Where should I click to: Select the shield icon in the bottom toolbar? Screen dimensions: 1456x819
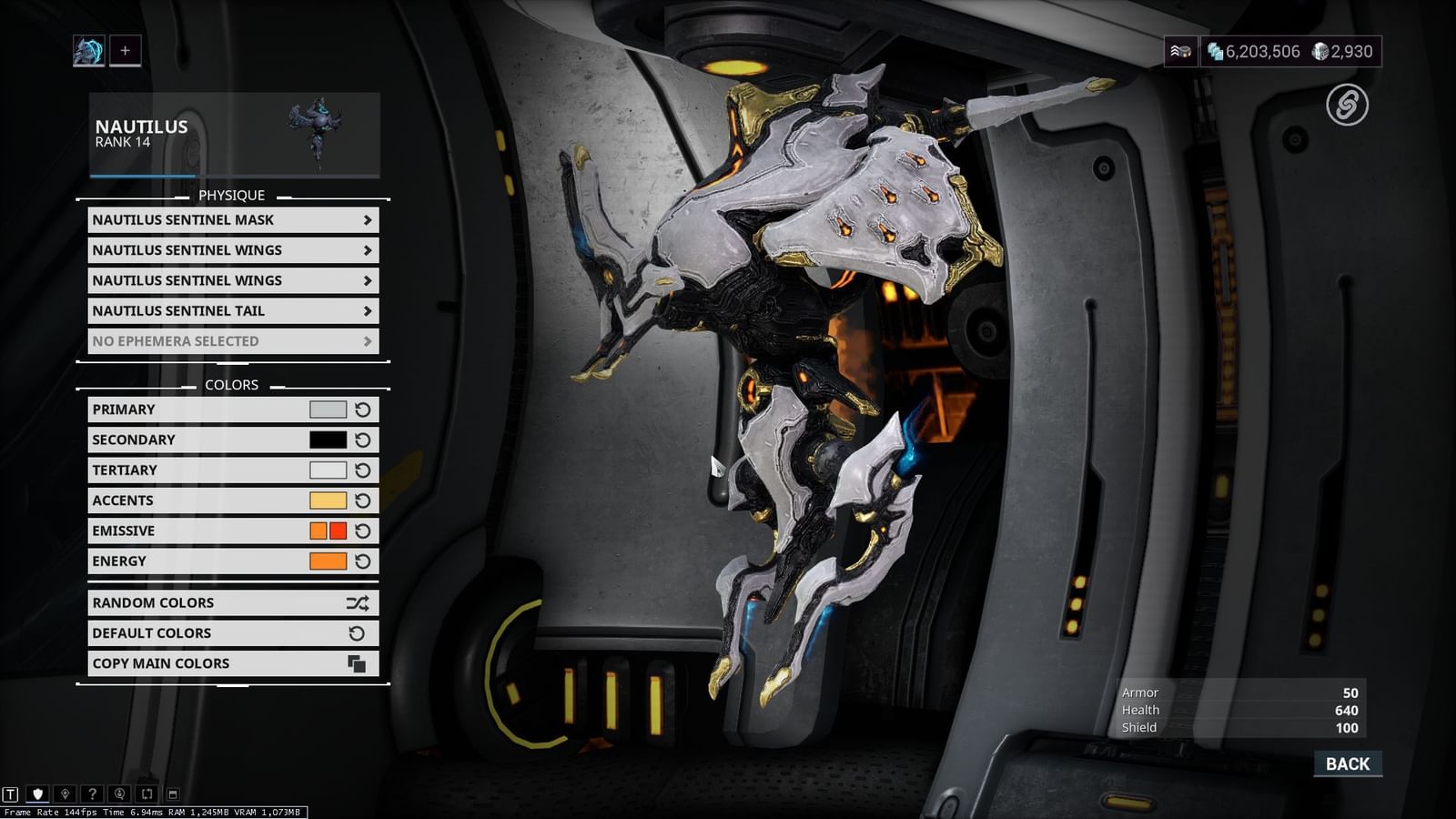(x=37, y=793)
